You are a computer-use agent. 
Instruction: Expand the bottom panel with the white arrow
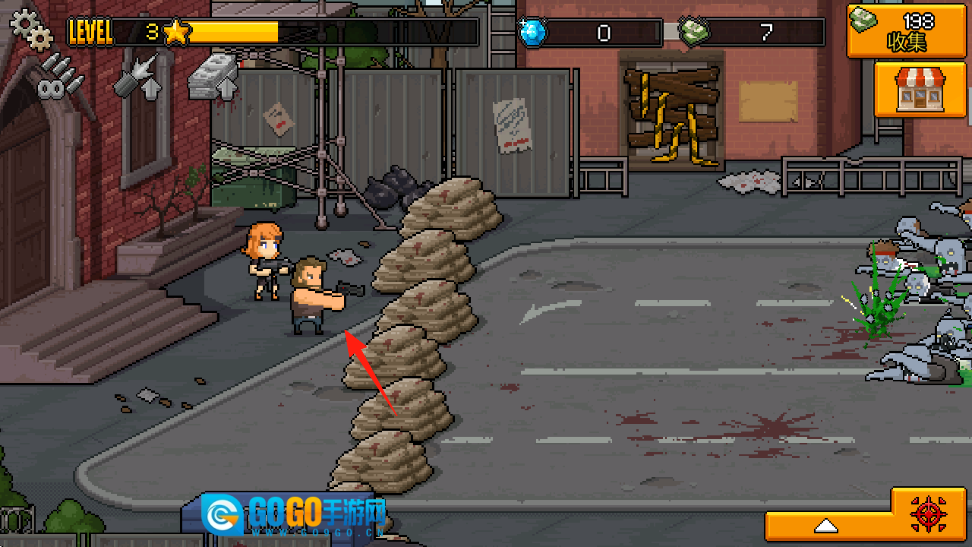click(826, 525)
